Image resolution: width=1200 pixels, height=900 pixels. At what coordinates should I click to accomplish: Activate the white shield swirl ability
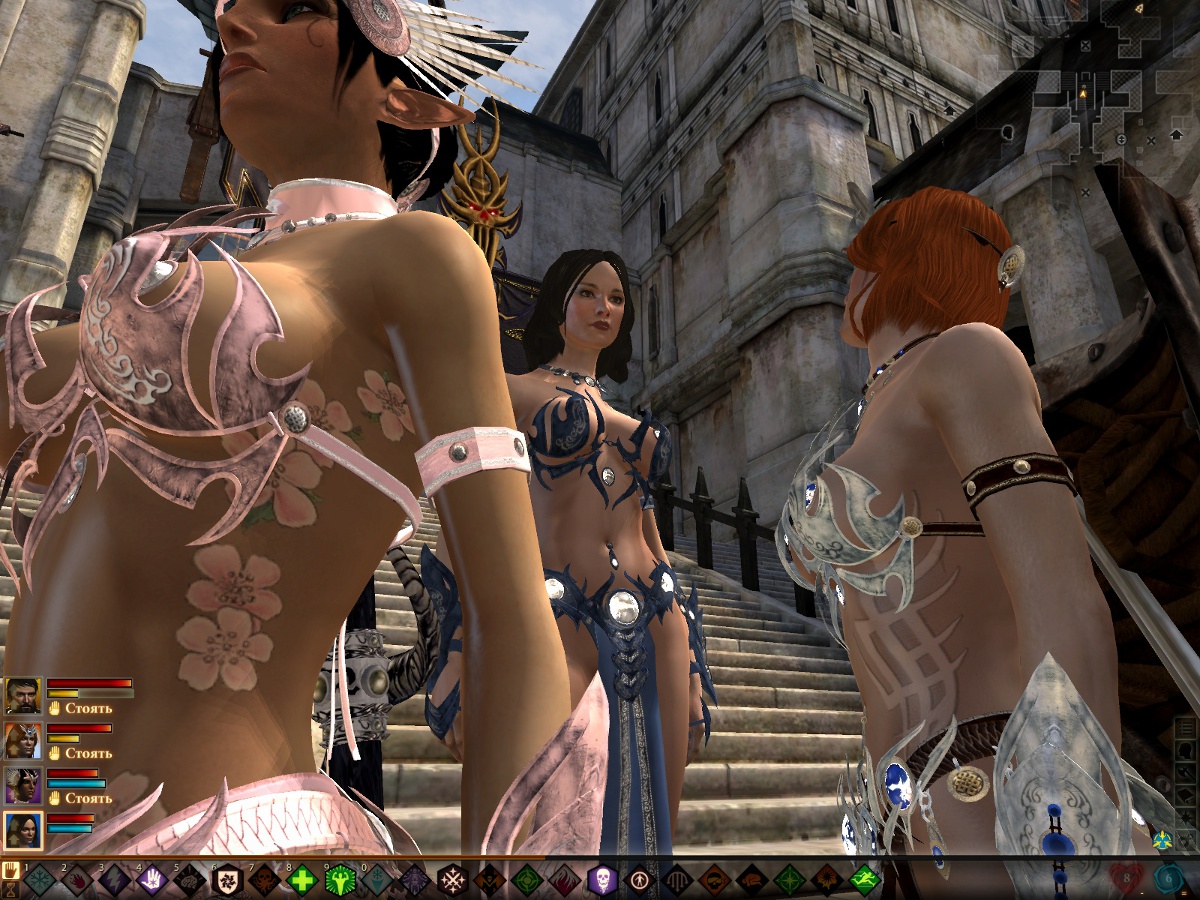[x=228, y=880]
